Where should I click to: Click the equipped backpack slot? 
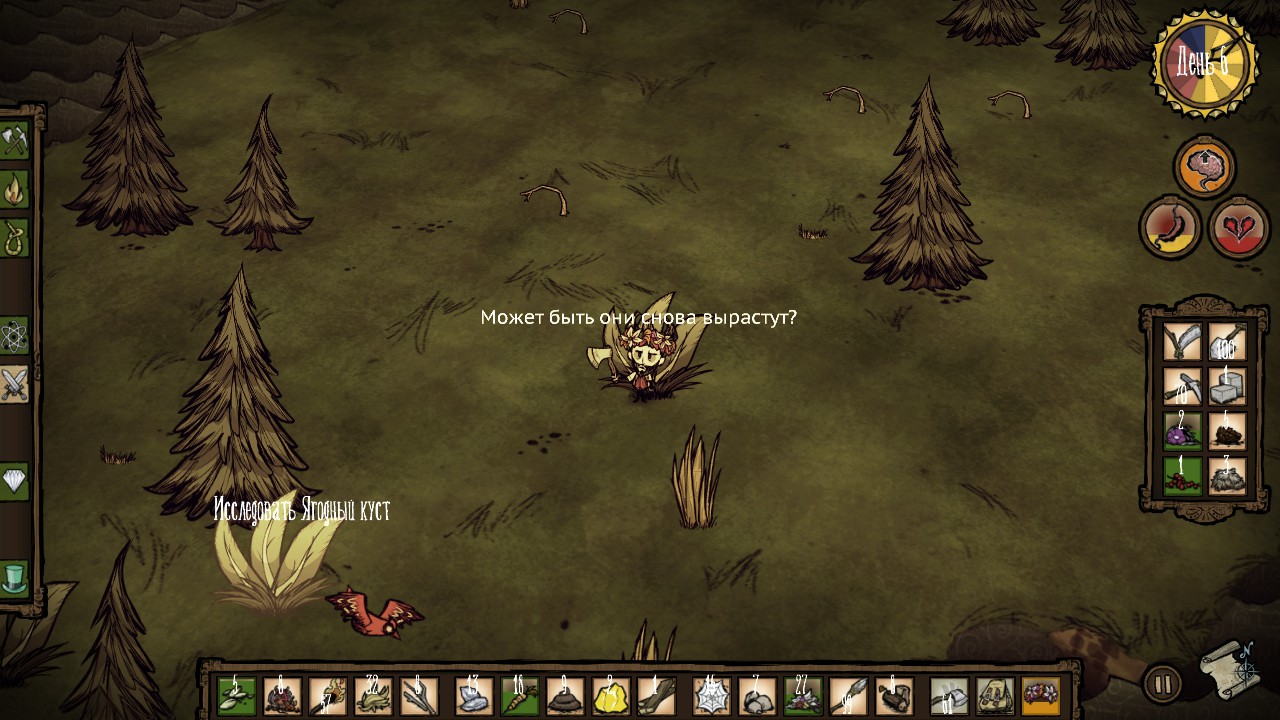995,696
